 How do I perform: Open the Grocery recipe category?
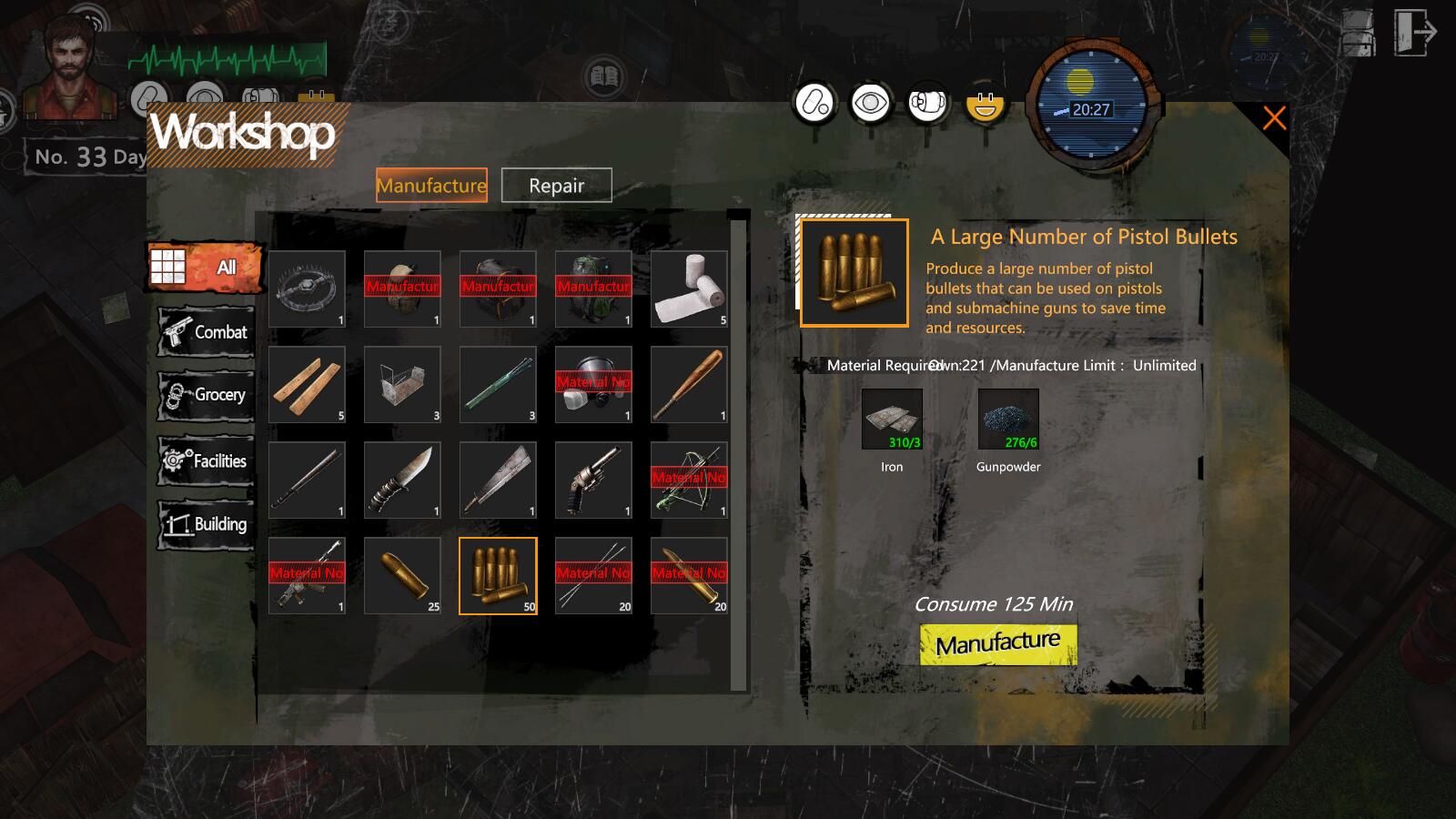[x=207, y=396]
